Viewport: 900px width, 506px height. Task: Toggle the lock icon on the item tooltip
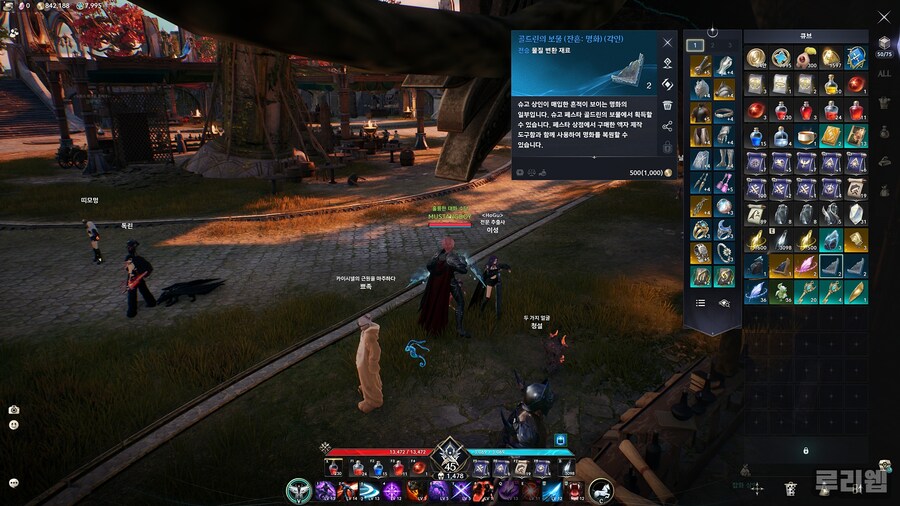[667, 146]
